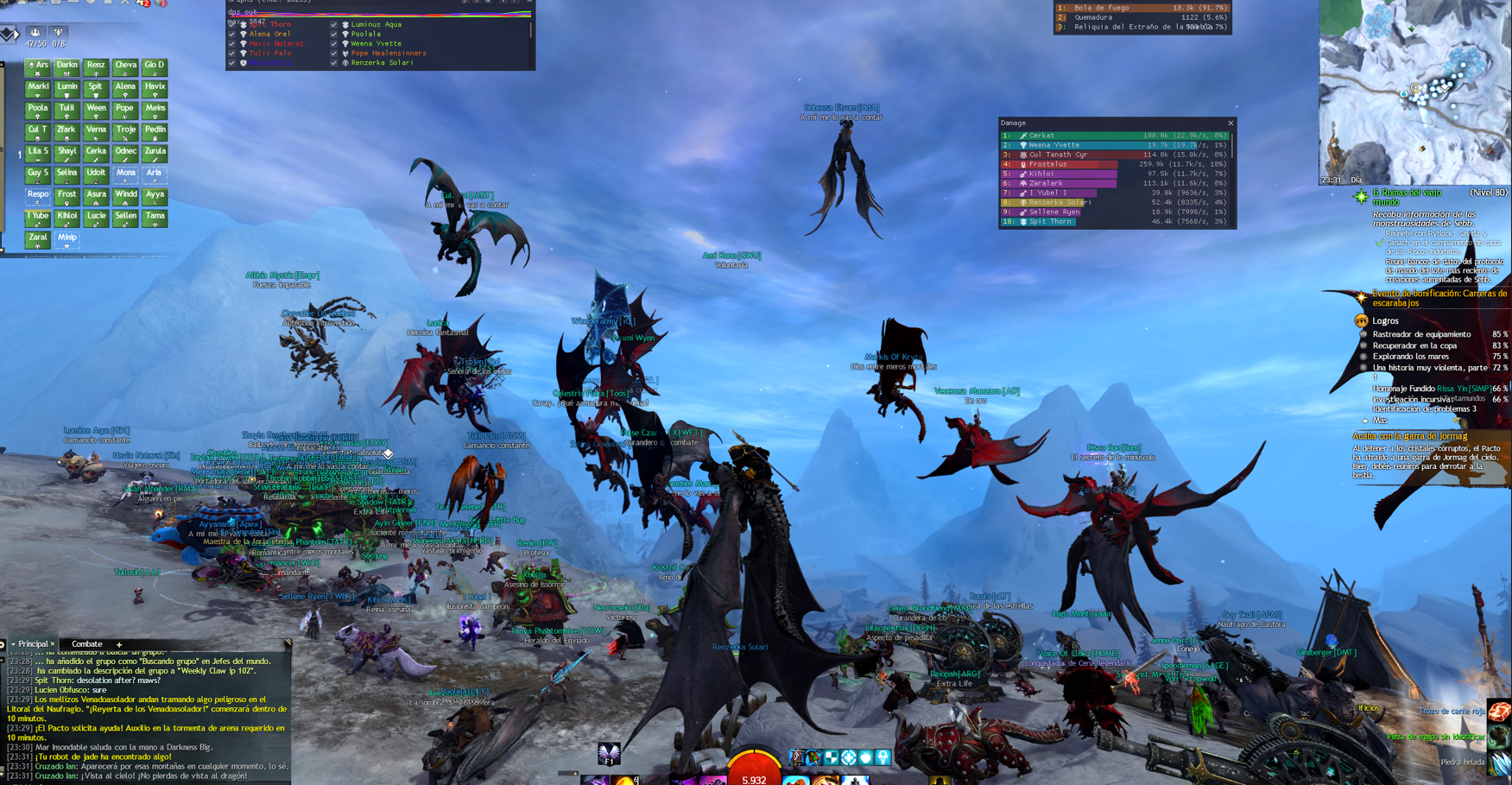The height and width of the screenshot is (785, 1512).
Task: Select the 'Bola de fuego' skill damage row
Action: [x=1142, y=8]
